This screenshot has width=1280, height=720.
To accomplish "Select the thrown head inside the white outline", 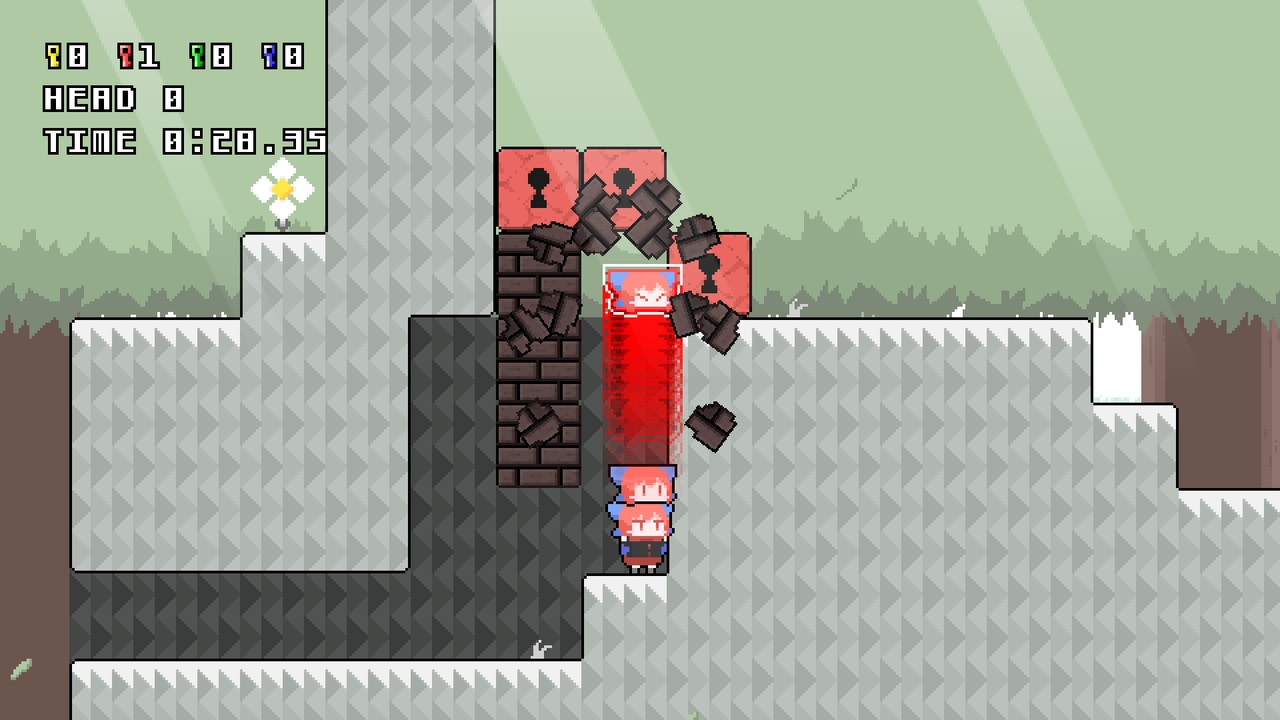I will tap(642, 290).
